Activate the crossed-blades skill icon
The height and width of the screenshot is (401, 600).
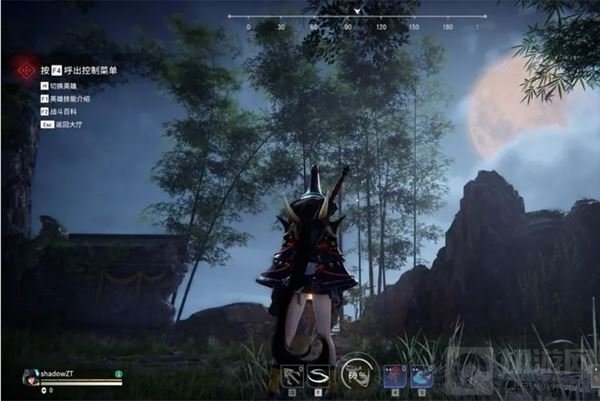[x=293, y=374]
